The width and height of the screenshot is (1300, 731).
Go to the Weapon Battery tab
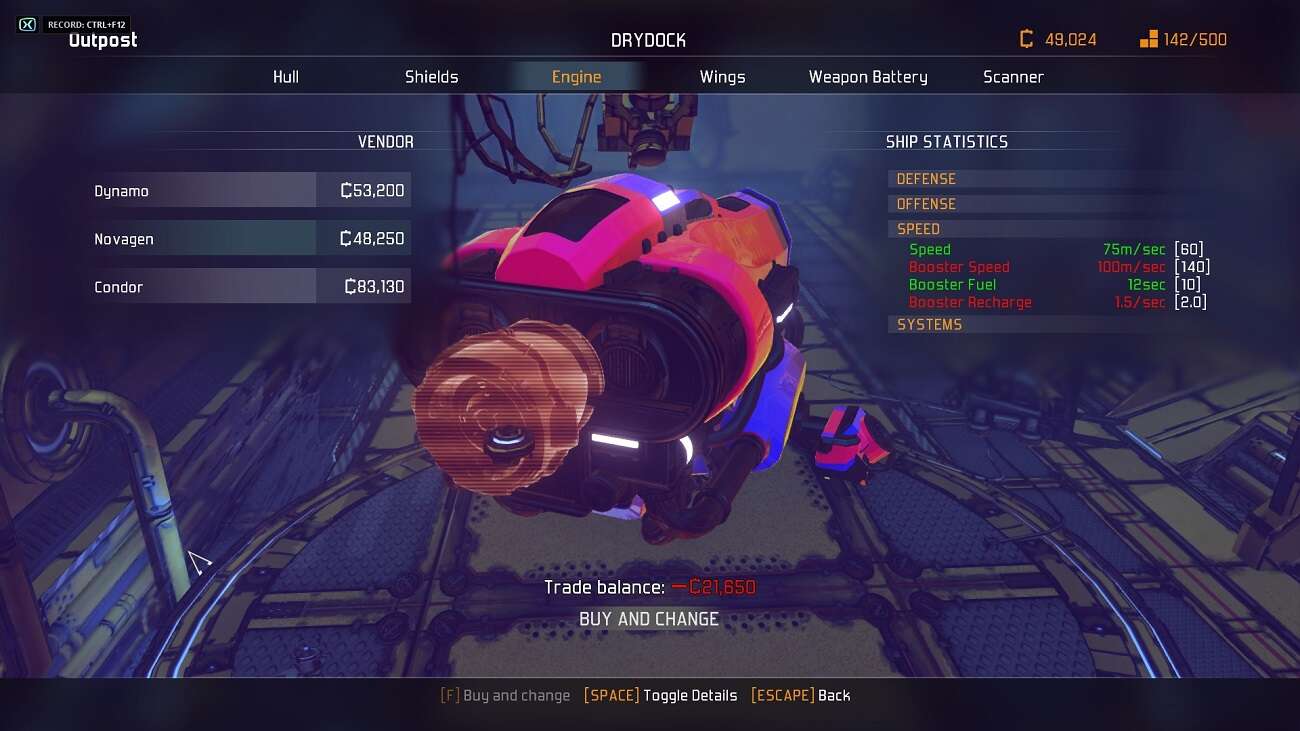click(867, 77)
